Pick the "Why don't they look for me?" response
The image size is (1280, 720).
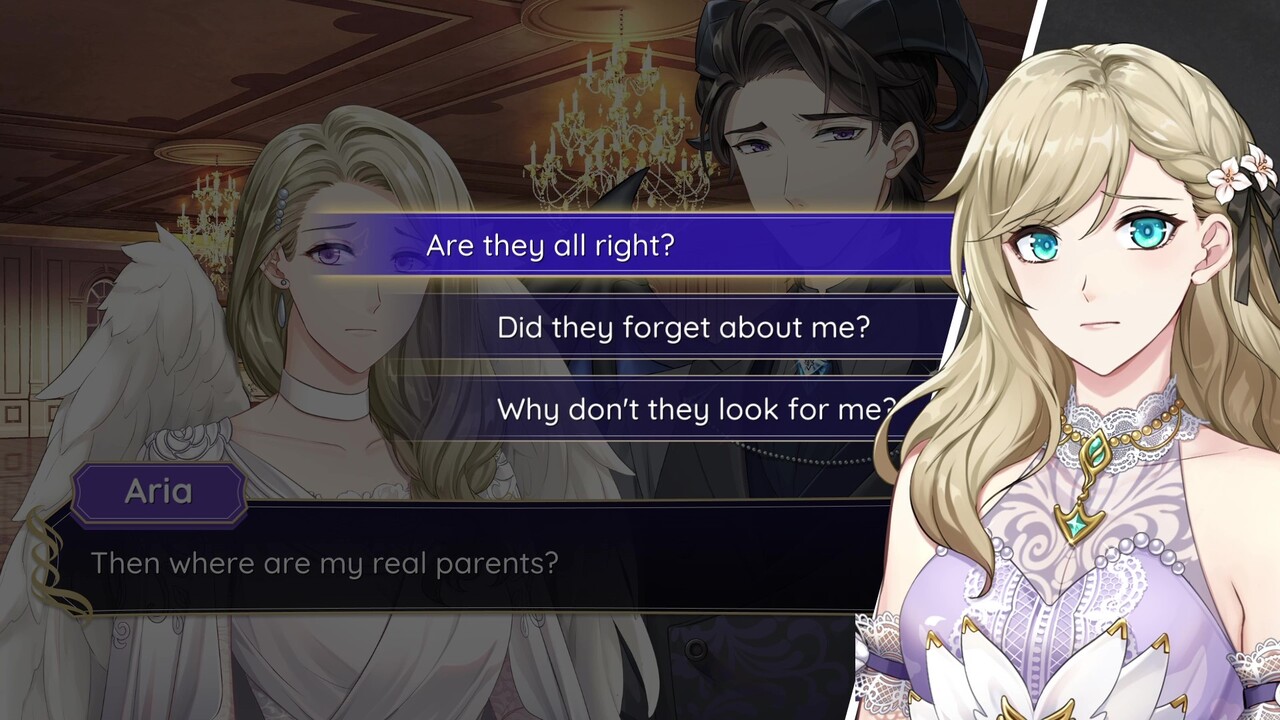702,408
